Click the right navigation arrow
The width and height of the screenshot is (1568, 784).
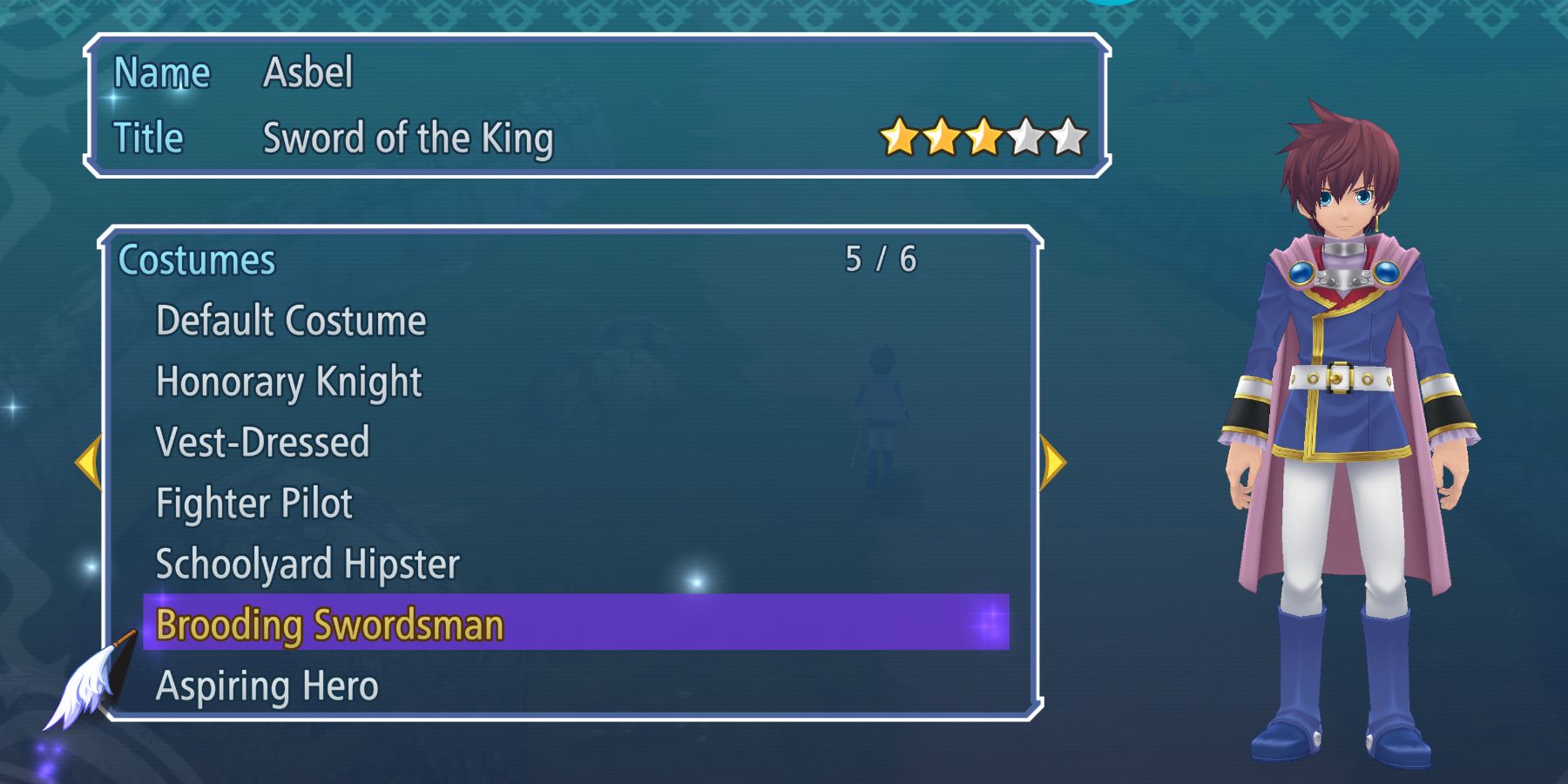(1051, 462)
